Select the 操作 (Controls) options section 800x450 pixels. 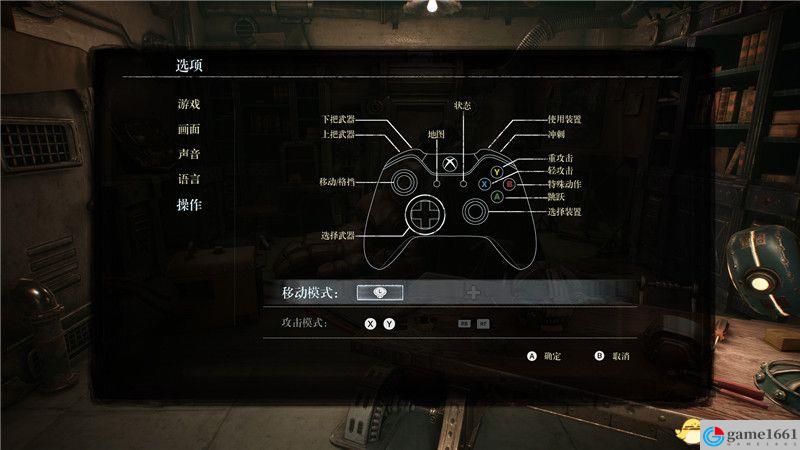[189, 206]
